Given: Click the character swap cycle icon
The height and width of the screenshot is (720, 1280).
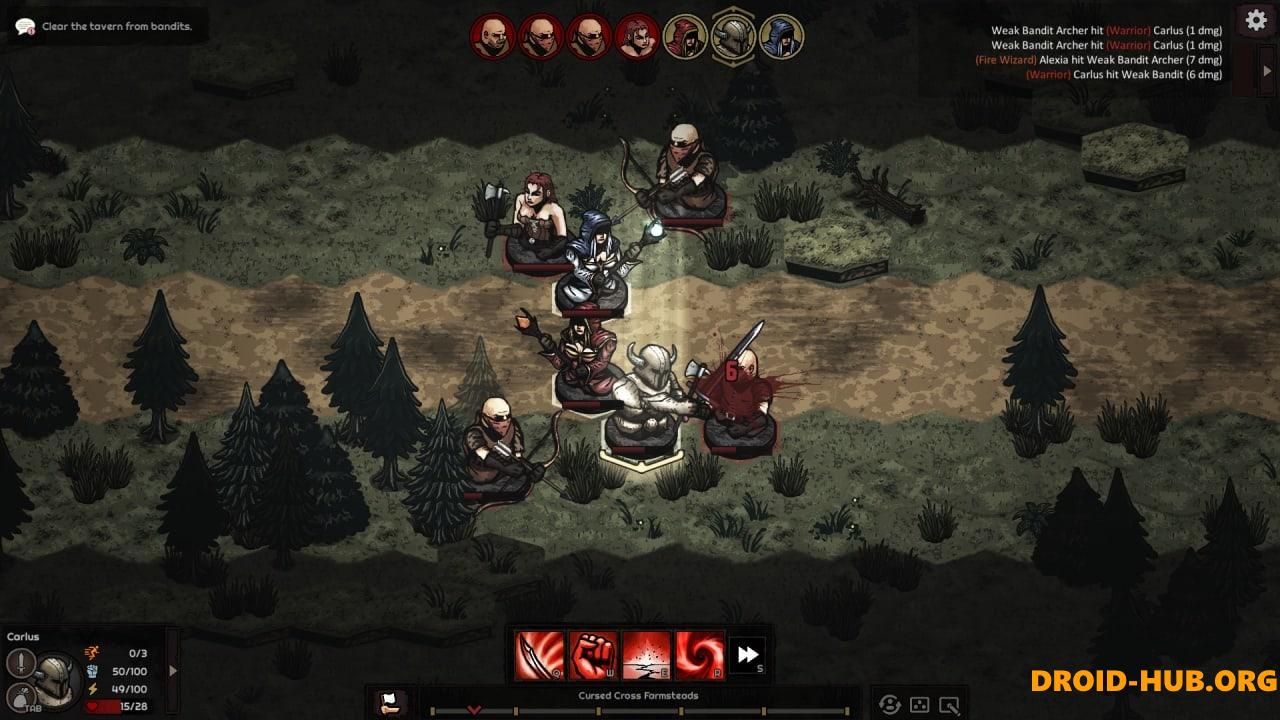Looking at the screenshot, I should pyautogui.click(x=889, y=704).
